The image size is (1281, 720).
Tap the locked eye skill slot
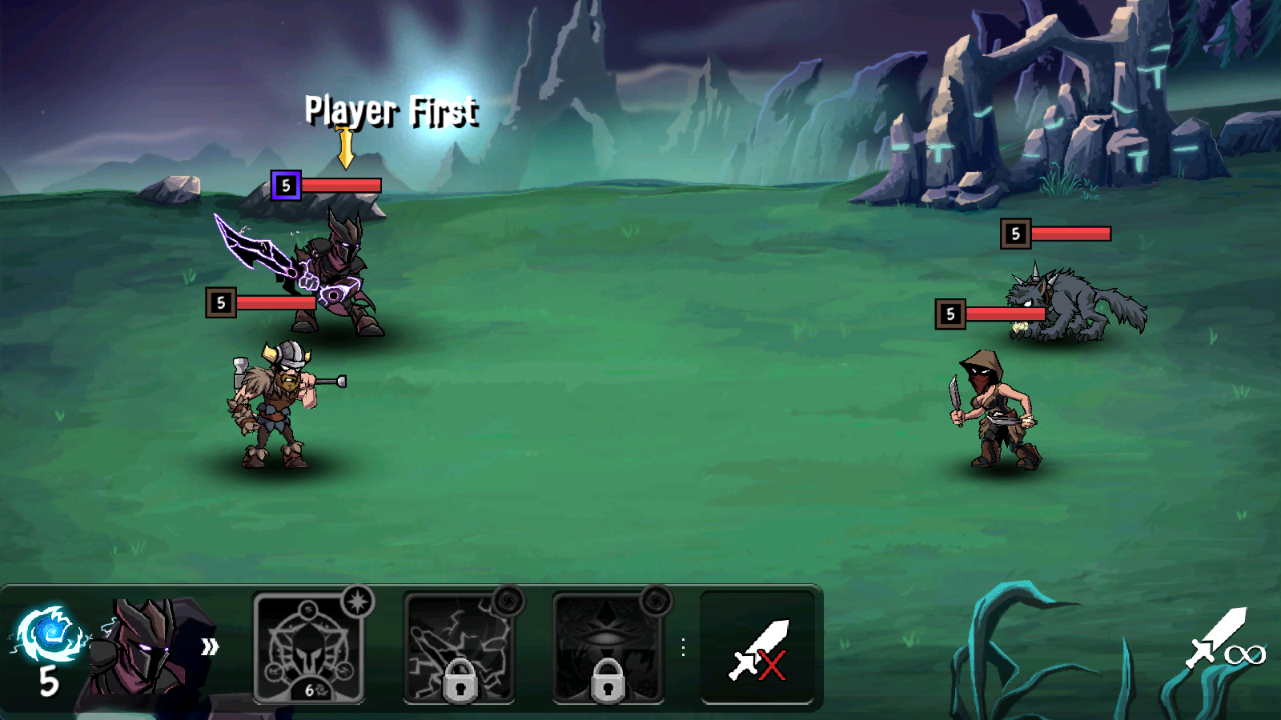608,647
